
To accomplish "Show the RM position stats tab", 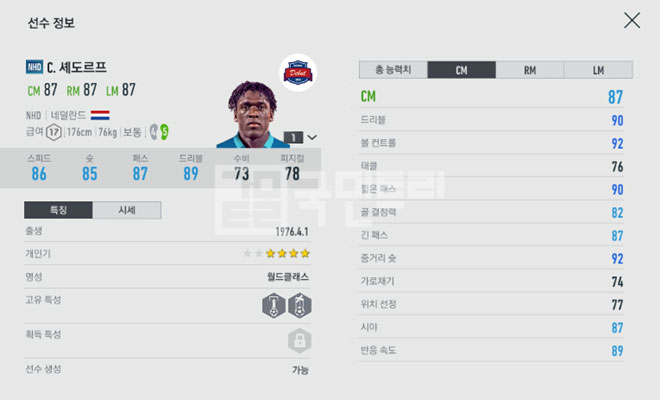I will tap(529, 70).
